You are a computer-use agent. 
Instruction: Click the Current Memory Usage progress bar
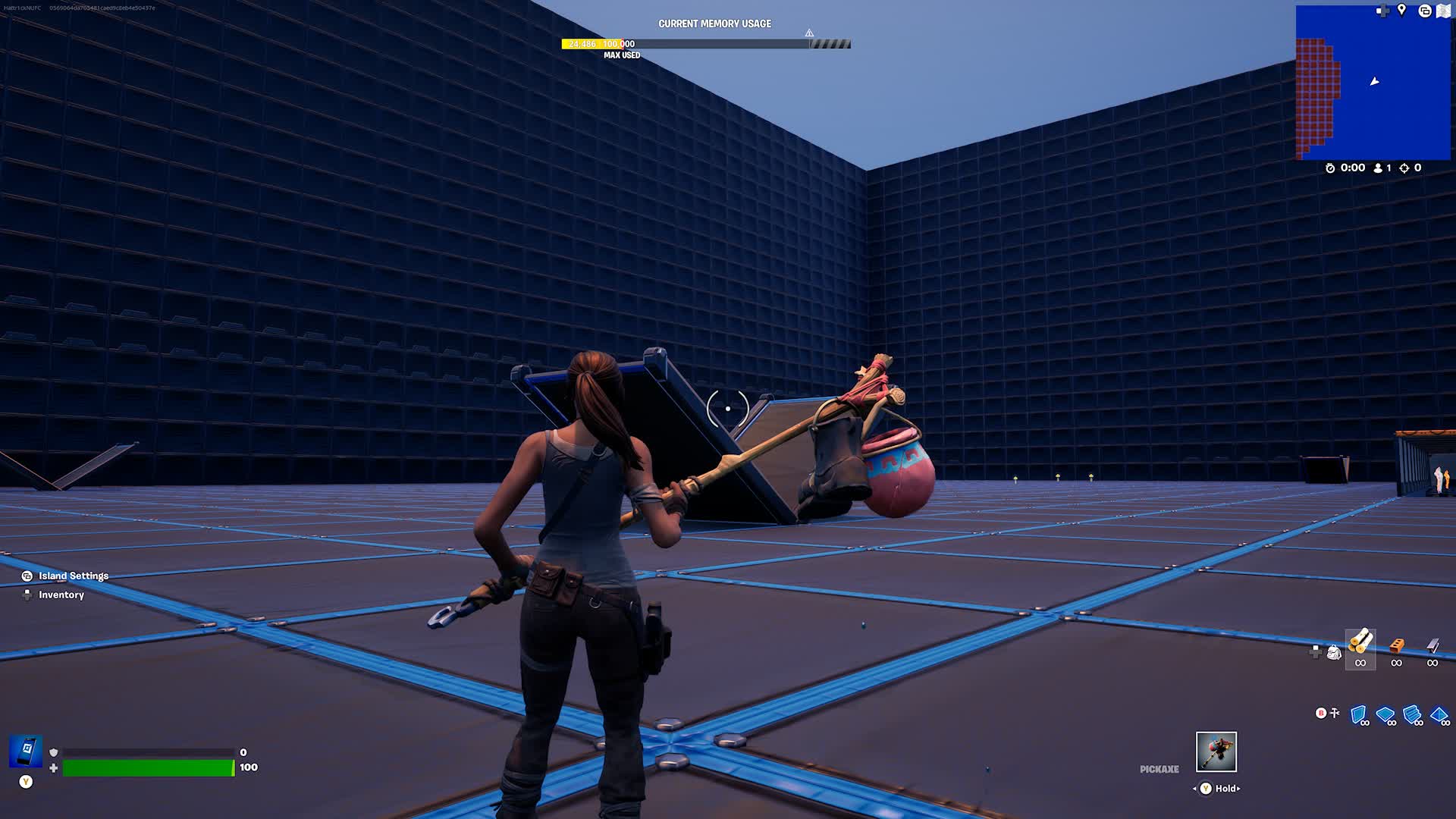(x=704, y=43)
